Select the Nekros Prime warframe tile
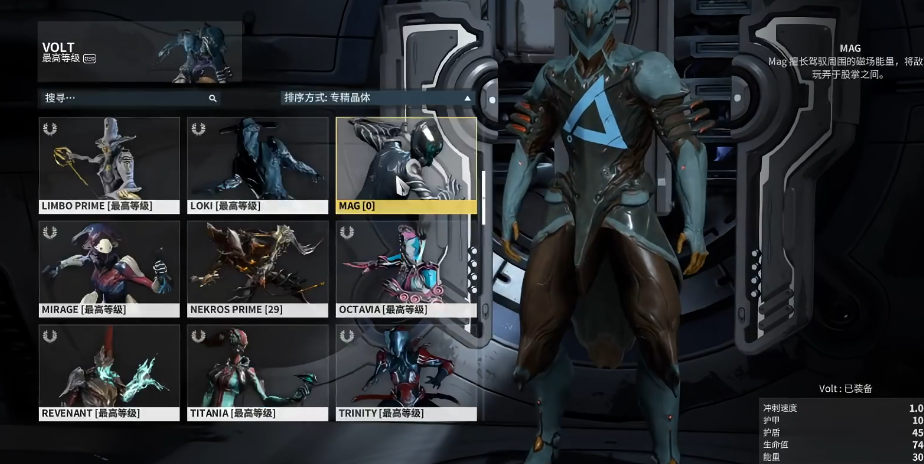 click(258, 268)
